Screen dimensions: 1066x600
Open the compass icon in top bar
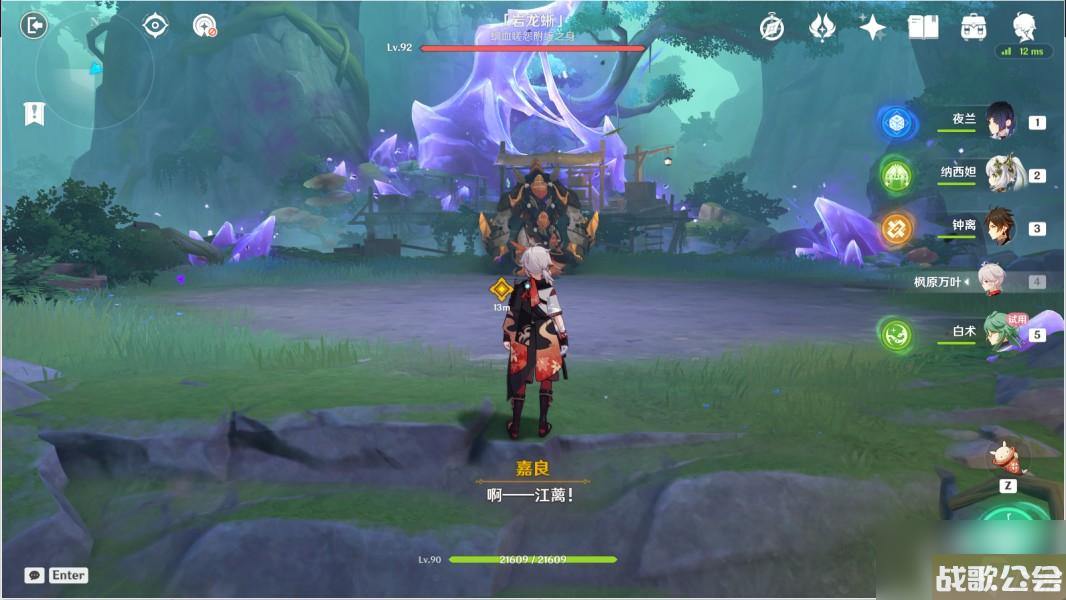pyautogui.click(x=771, y=27)
